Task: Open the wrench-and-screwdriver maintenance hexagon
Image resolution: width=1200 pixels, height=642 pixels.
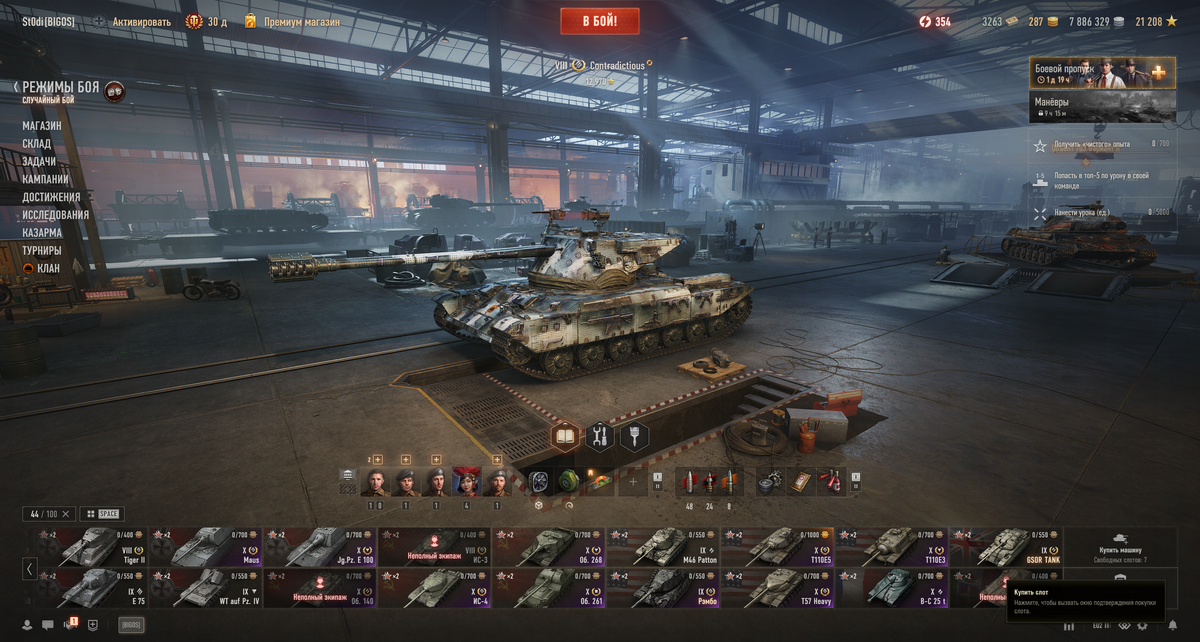Action: pyautogui.click(x=600, y=436)
